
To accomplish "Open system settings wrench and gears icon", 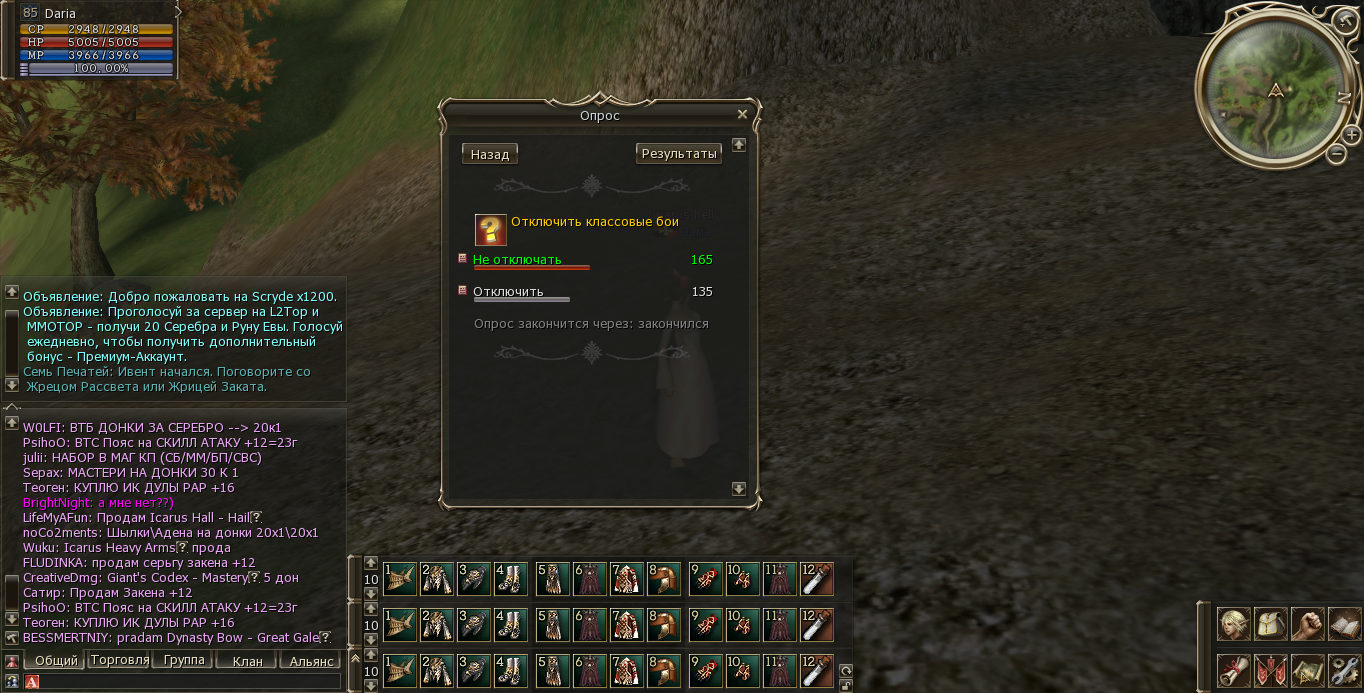I will (1344, 670).
